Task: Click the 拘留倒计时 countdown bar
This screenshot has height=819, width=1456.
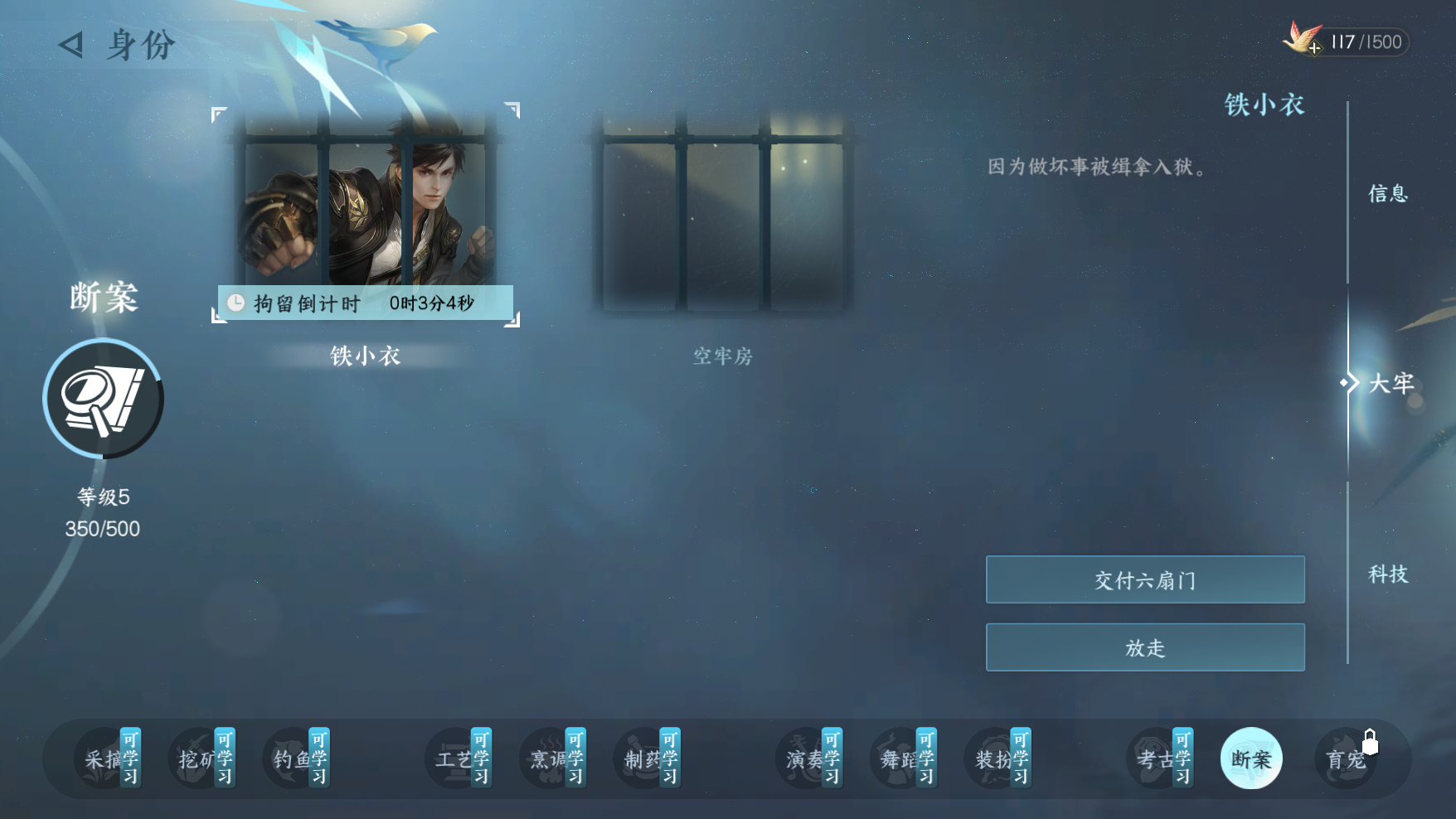Action: click(365, 303)
